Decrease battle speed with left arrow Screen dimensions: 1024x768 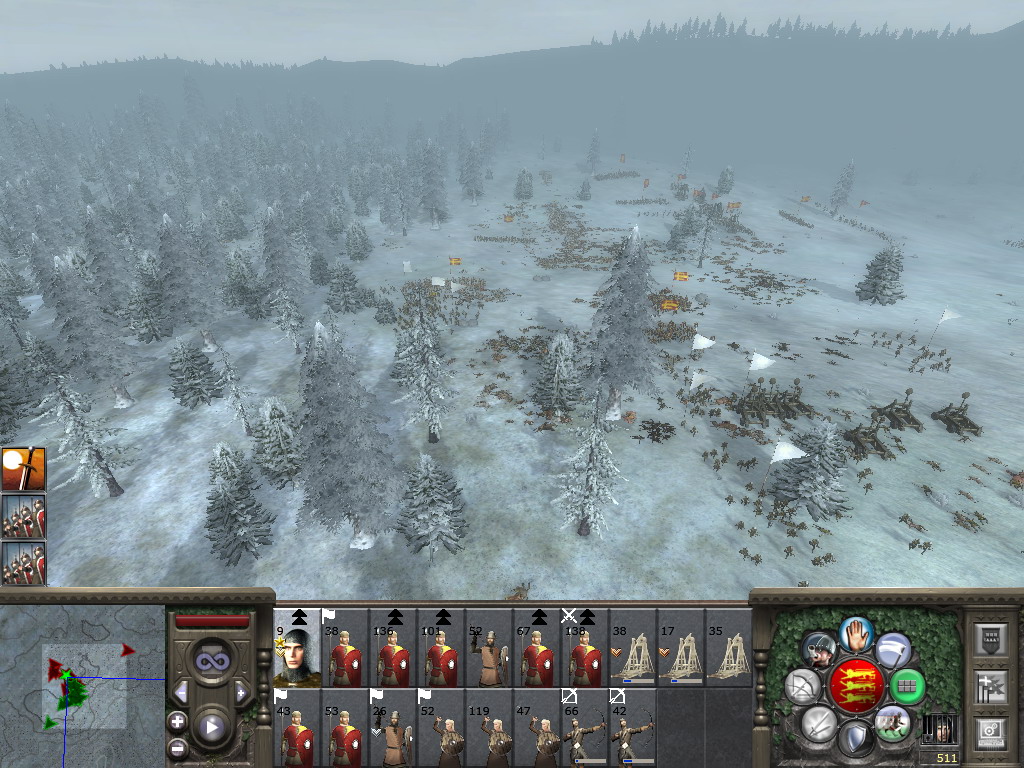coord(181,692)
